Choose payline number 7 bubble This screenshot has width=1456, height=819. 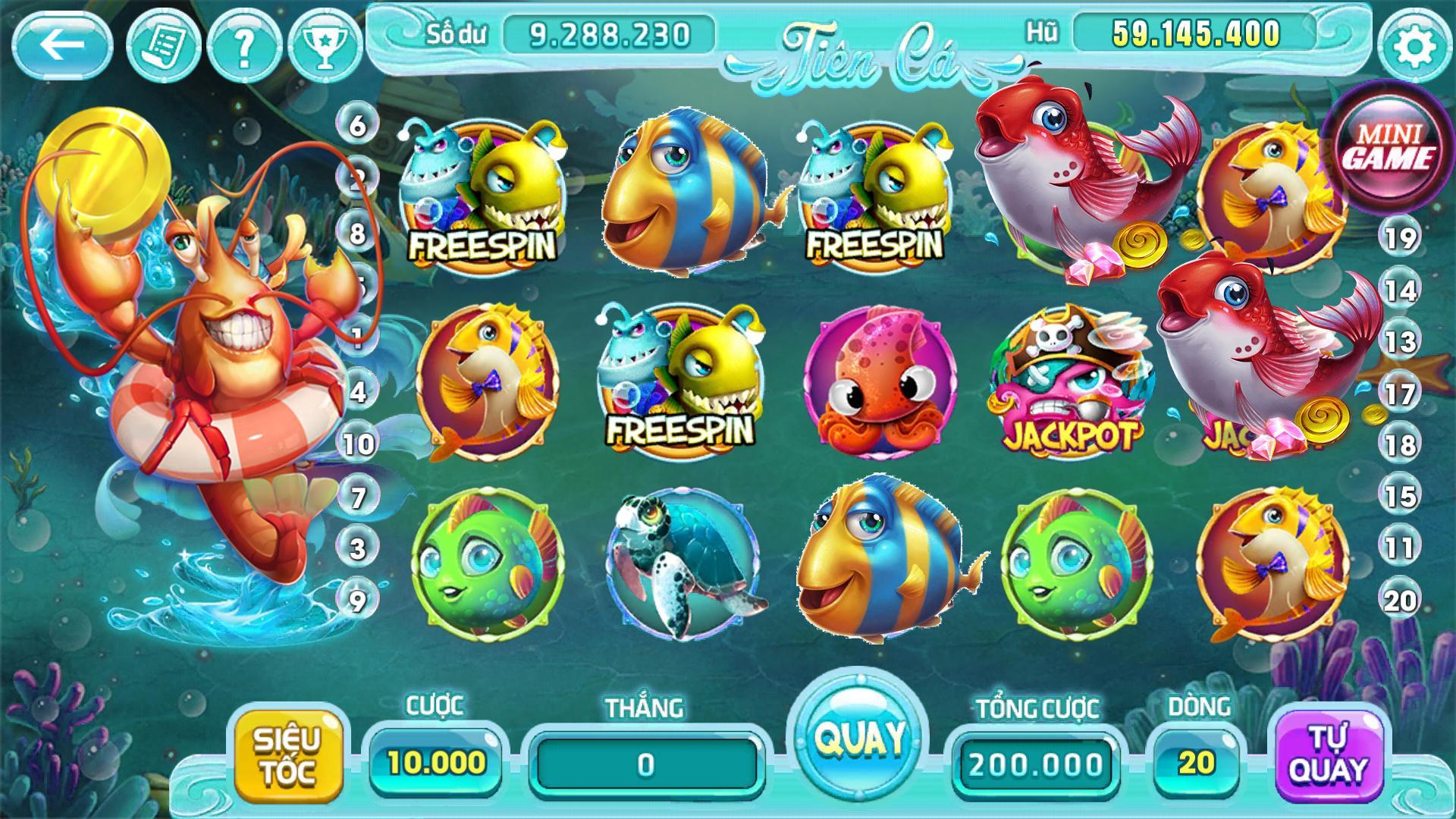pyautogui.click(x=358, y=497)
